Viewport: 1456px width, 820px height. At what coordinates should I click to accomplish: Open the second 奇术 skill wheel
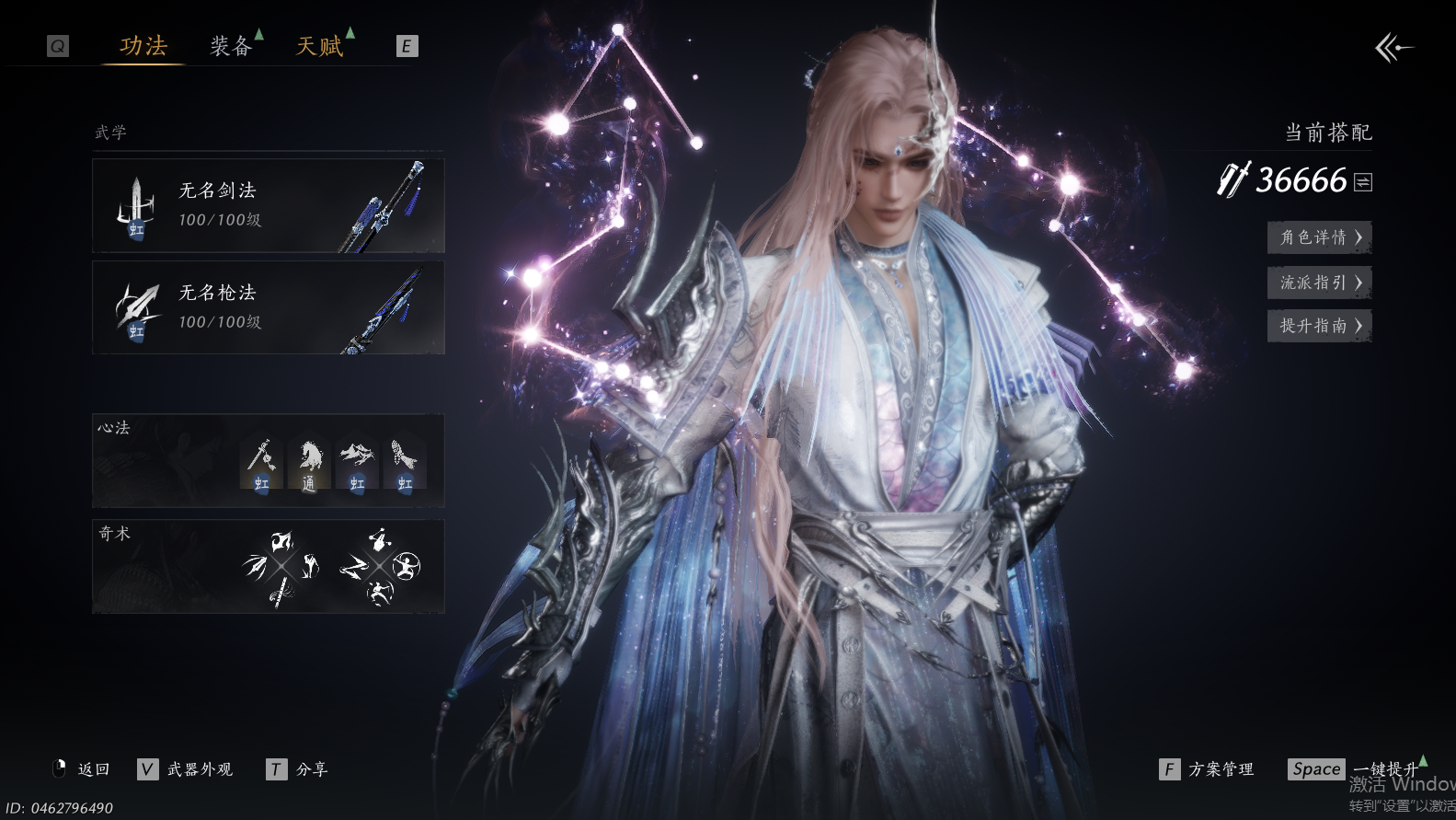click(380, 566)
